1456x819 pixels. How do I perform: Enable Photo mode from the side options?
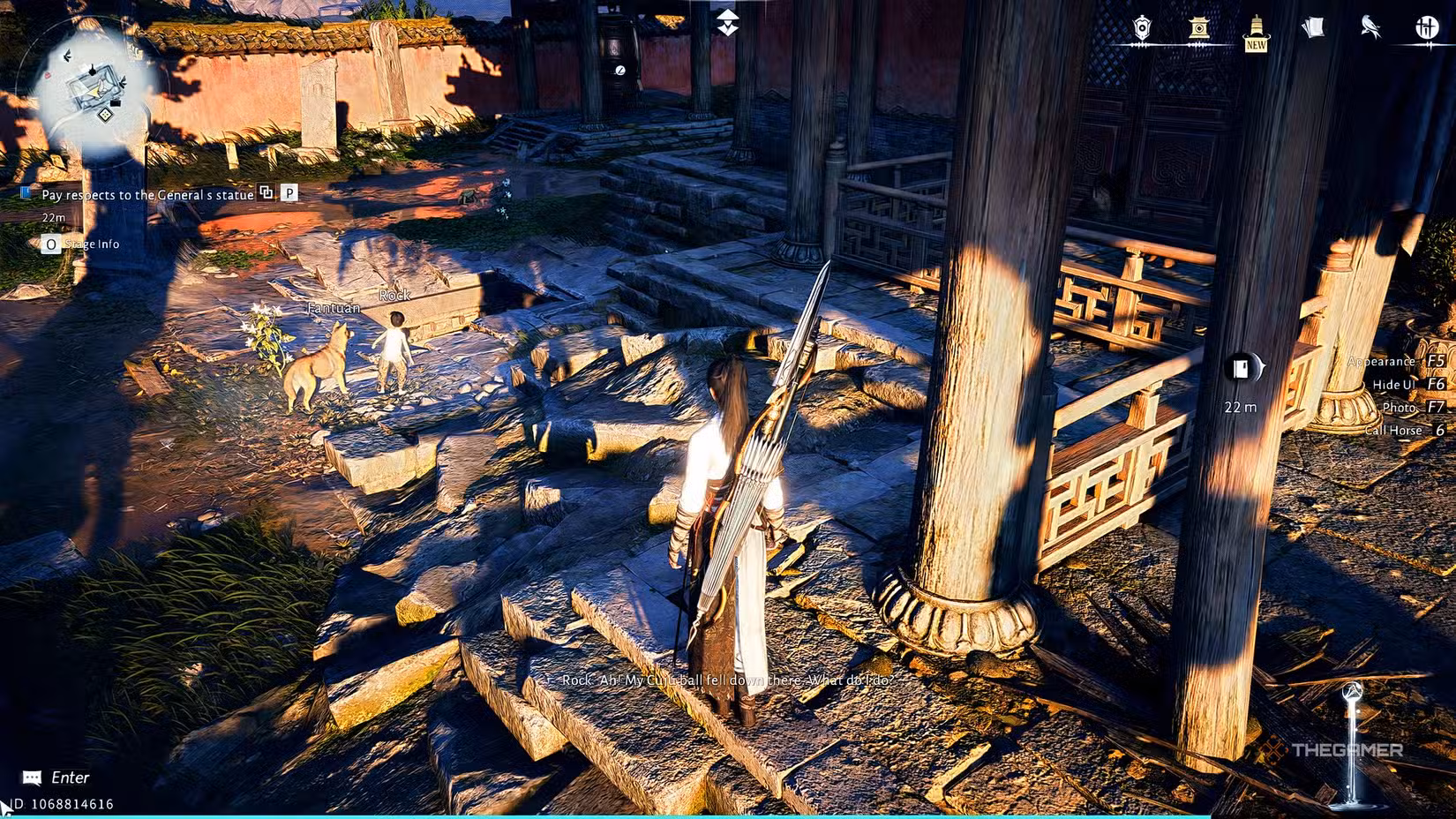1400,407
